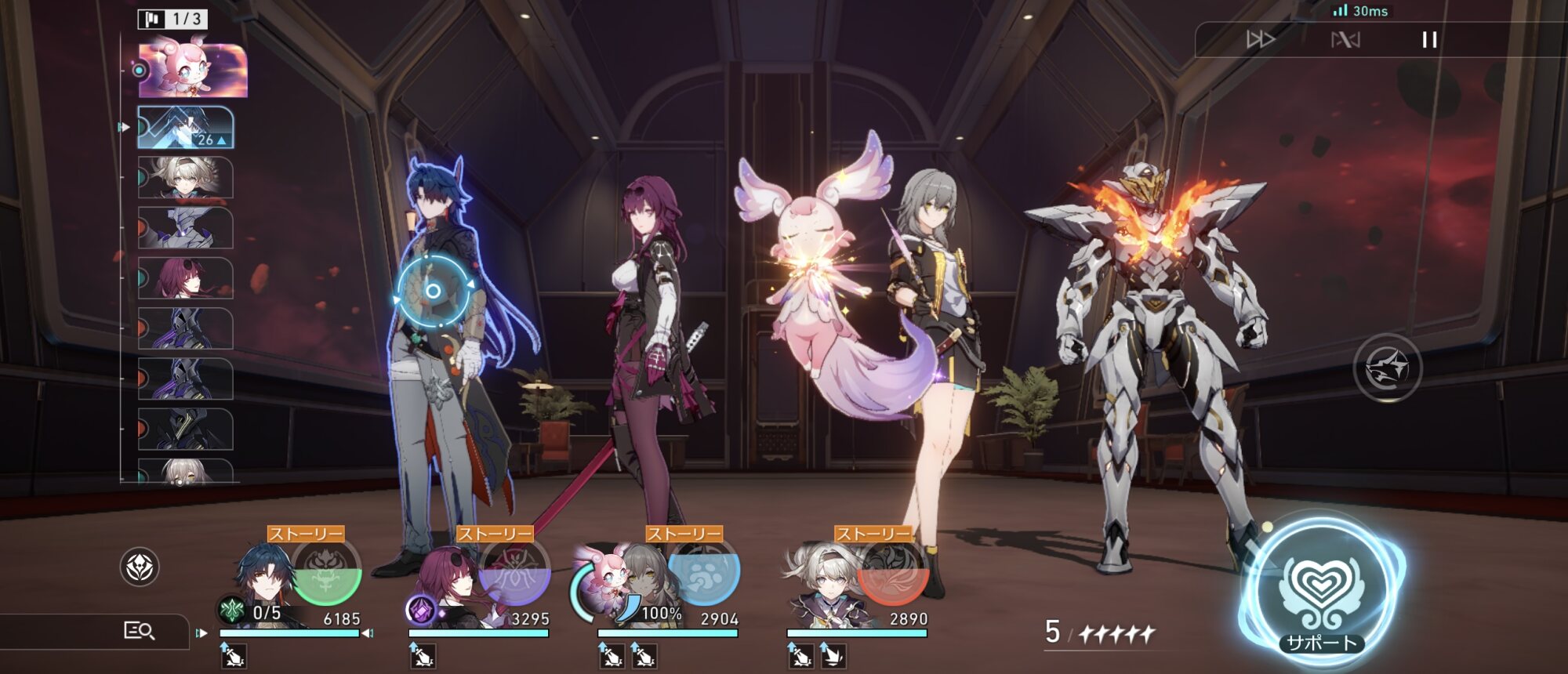Select the pink creature in the turn order
1568x674 pixels.
point(193,71)
